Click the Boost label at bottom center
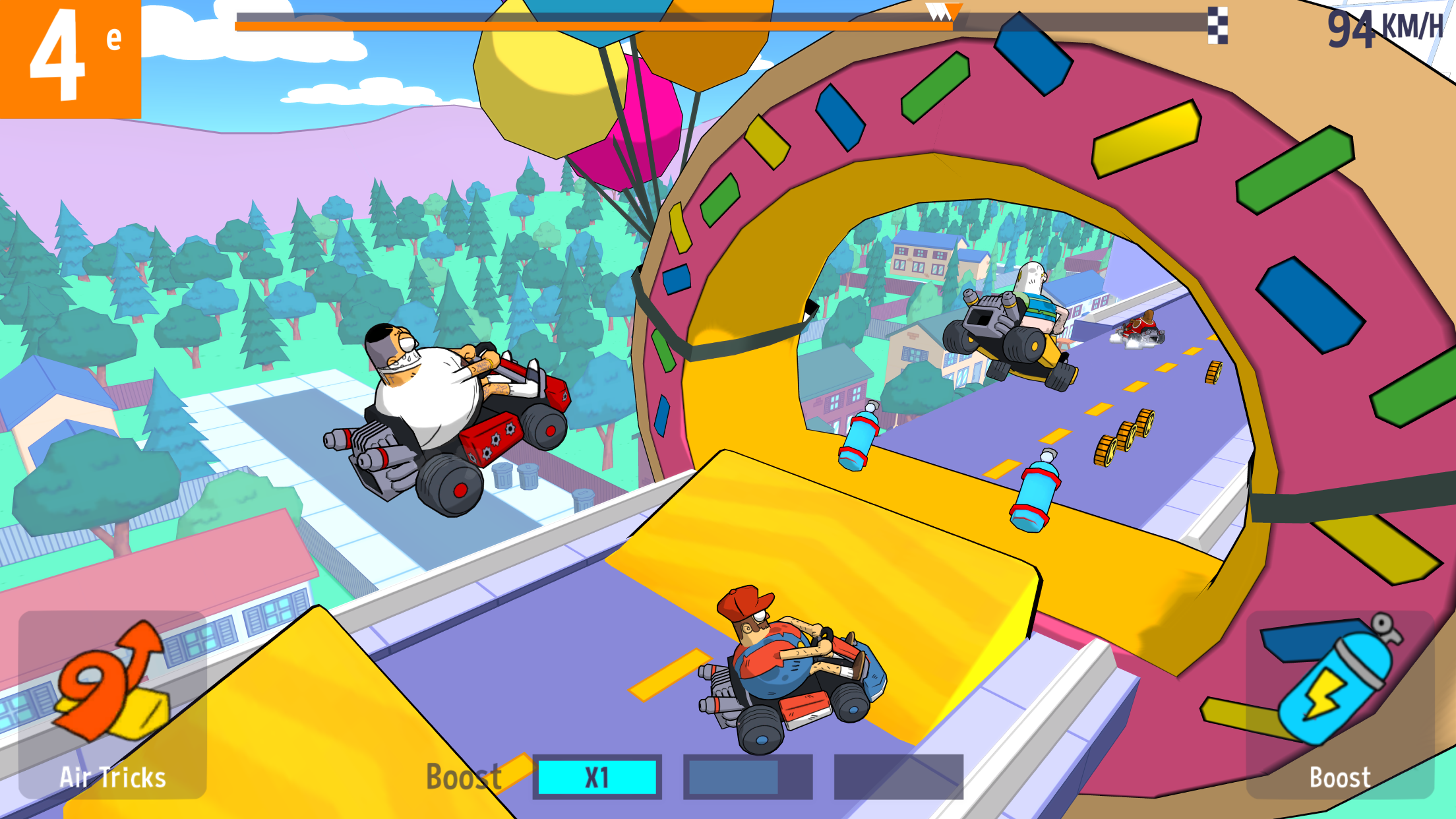 pos(463,777)
